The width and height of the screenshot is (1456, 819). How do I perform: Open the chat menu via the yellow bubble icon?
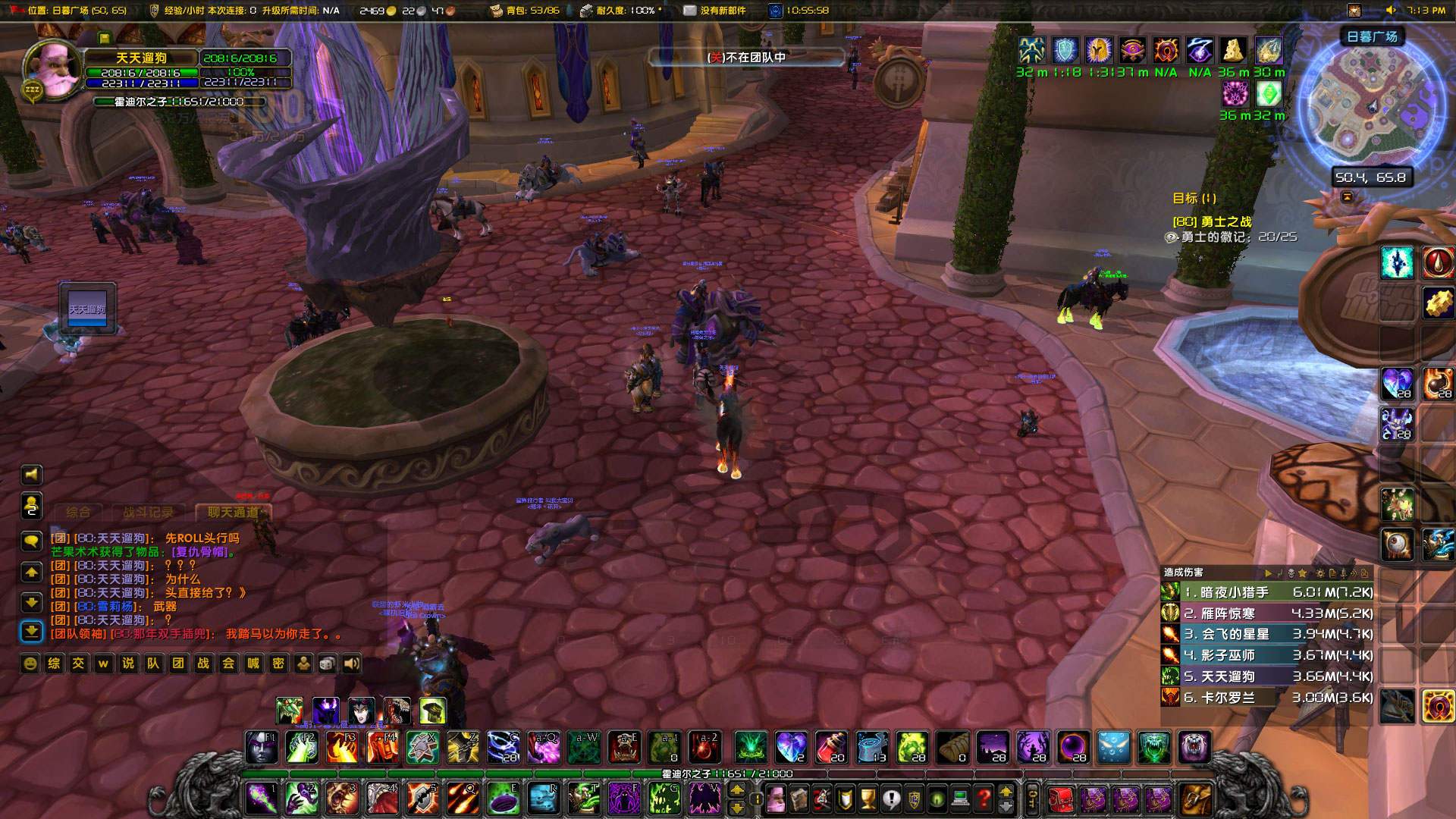[x=30, y=541]
